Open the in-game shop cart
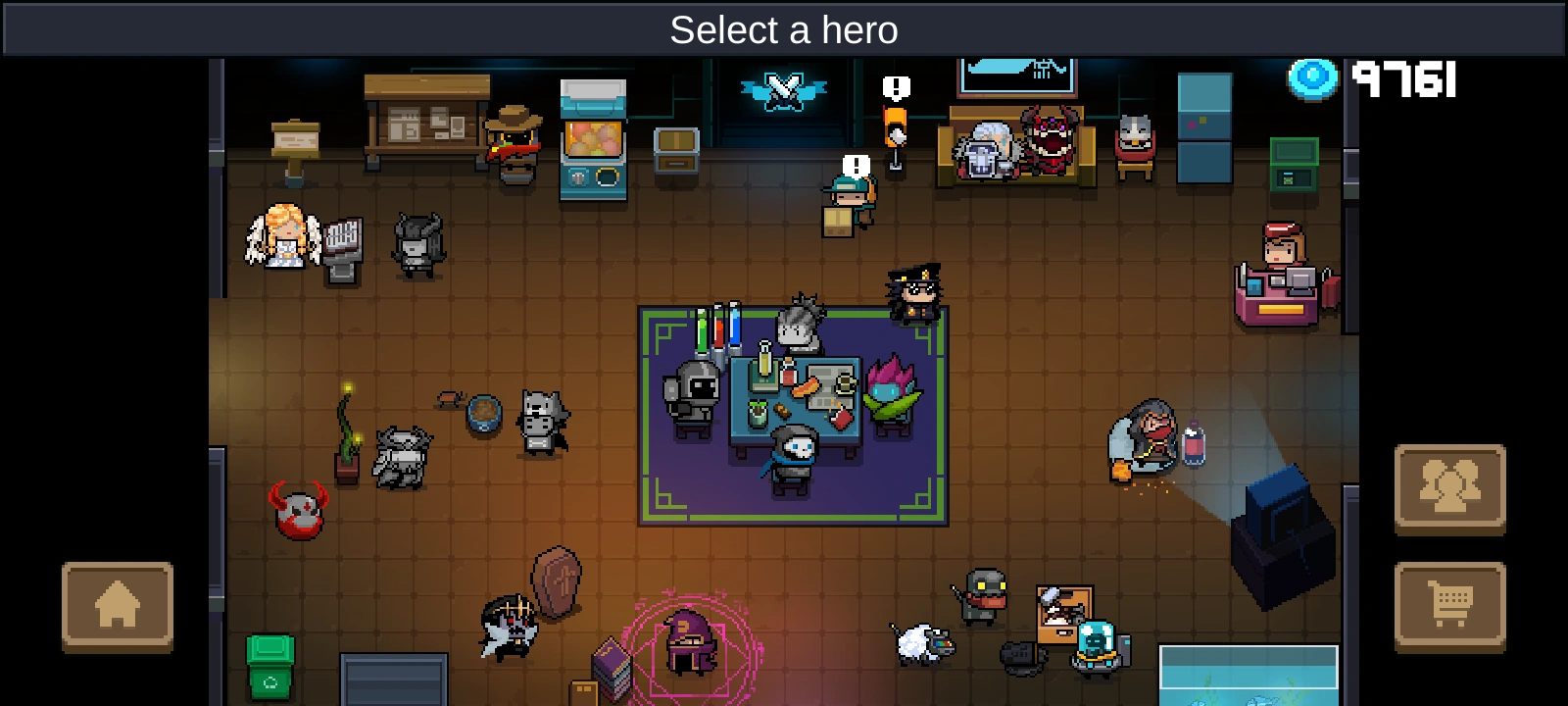This screenshot has width=1568, height=706. click(x=1452, y=602)
